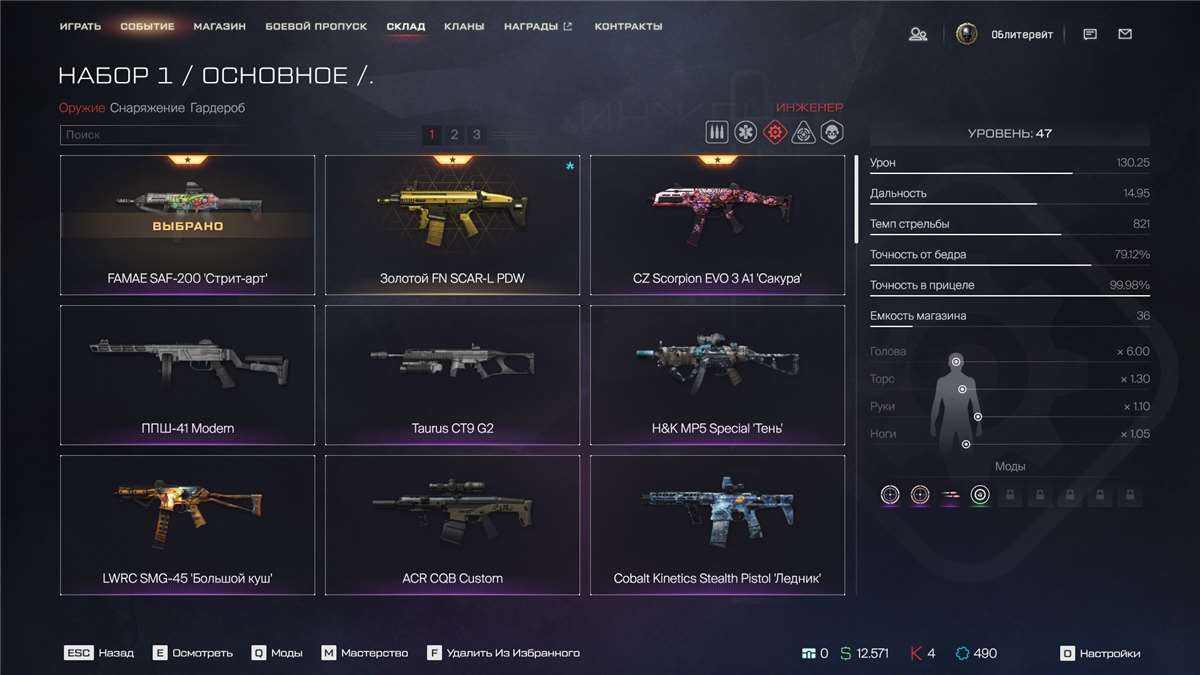Open the КОНТРАКТЫ menu

tap(628, 26)
